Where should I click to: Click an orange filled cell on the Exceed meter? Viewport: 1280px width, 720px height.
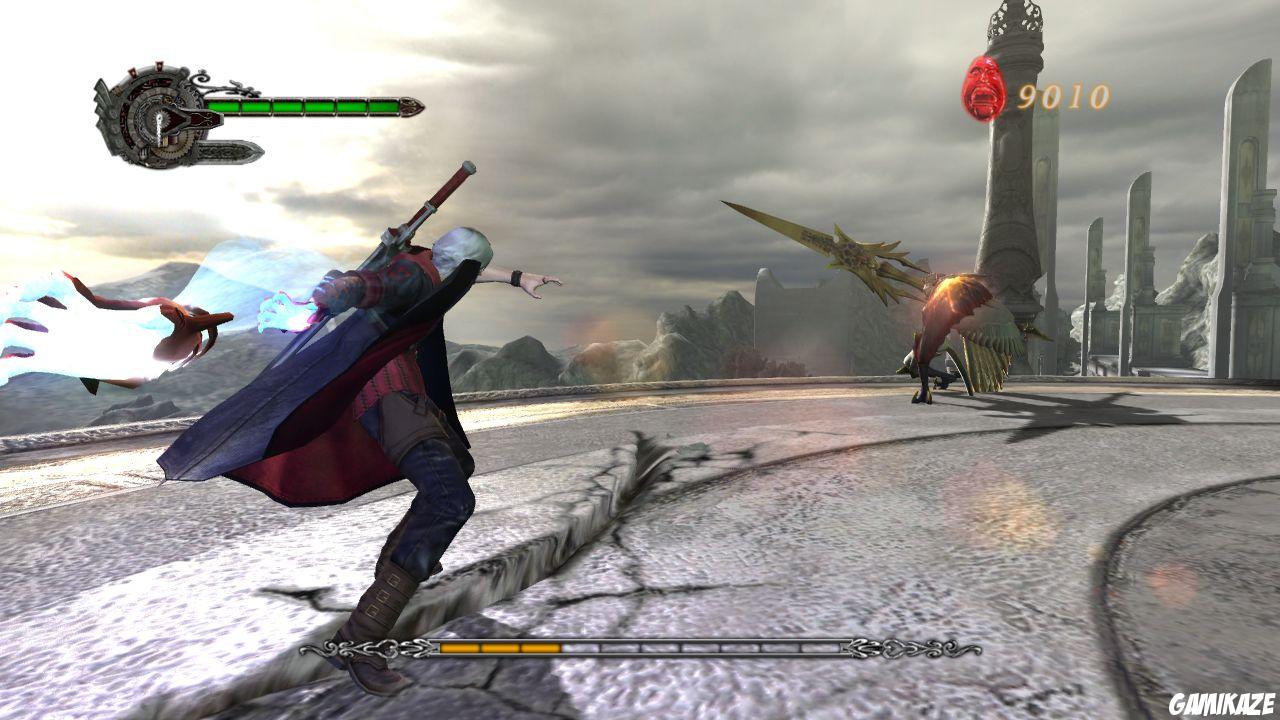coord(460,647)
